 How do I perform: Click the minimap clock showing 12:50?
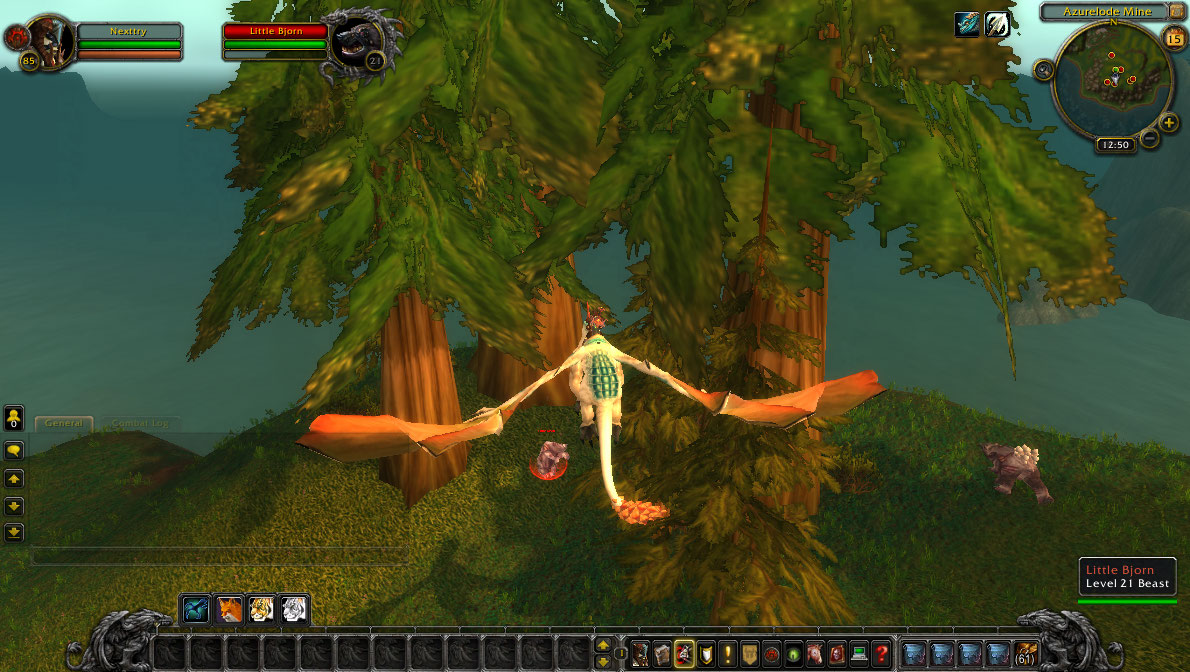tap(1114, 145)
